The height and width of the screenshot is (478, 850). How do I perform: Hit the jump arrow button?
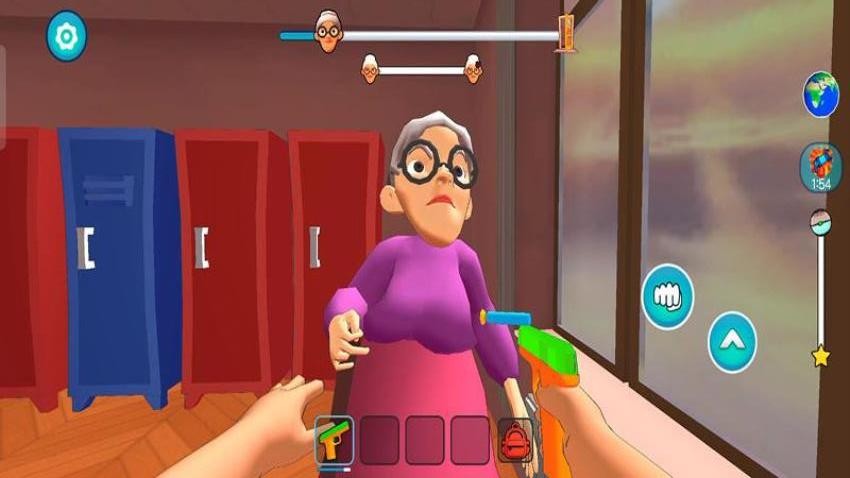[x=732, y=342]
